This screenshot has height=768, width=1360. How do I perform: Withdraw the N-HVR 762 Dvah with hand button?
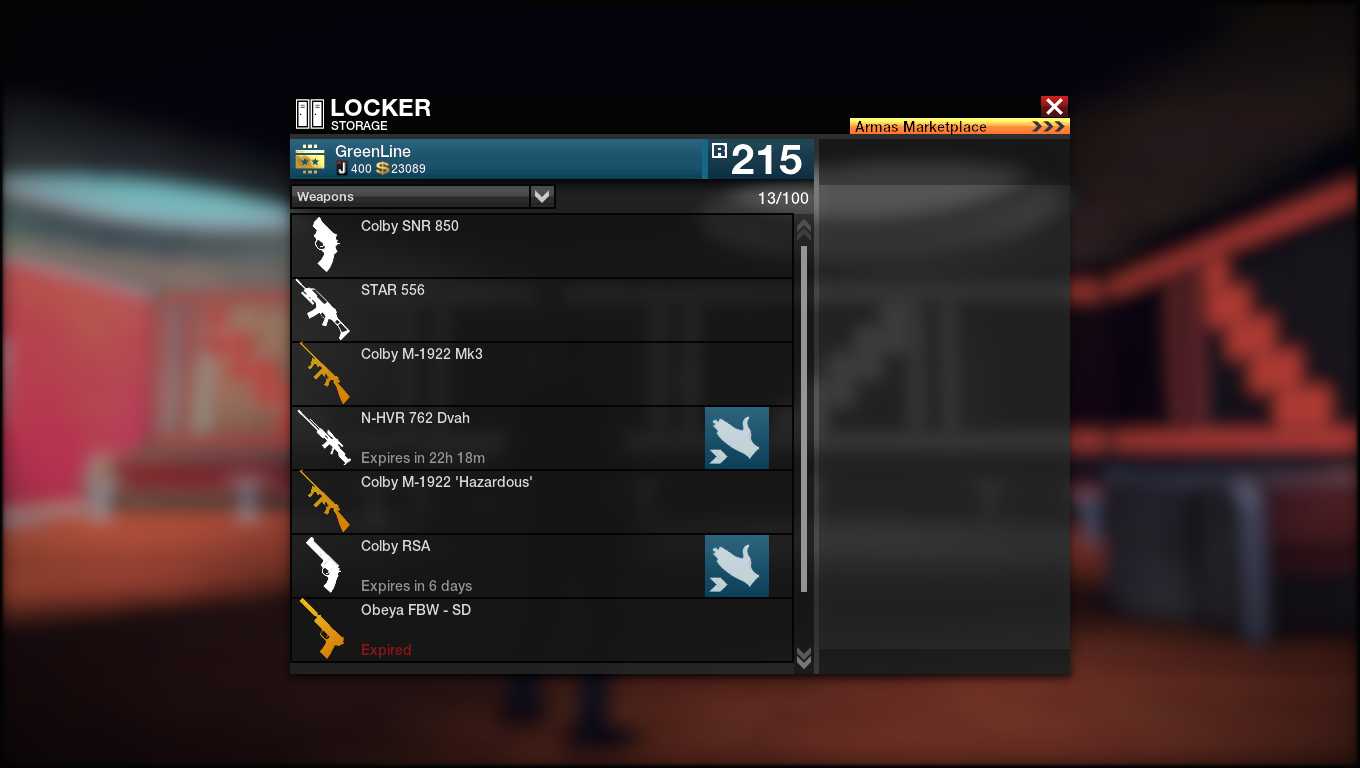click(737, 438)
